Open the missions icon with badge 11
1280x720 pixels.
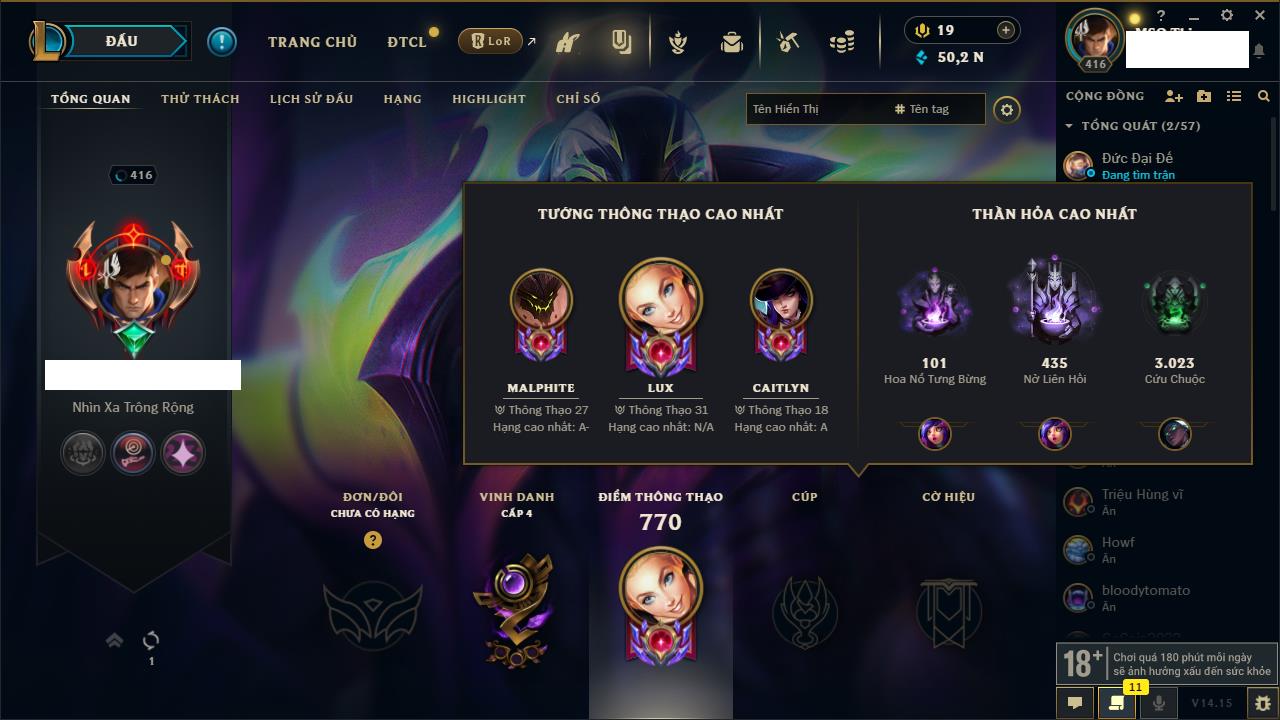(x=1116, y=702)
